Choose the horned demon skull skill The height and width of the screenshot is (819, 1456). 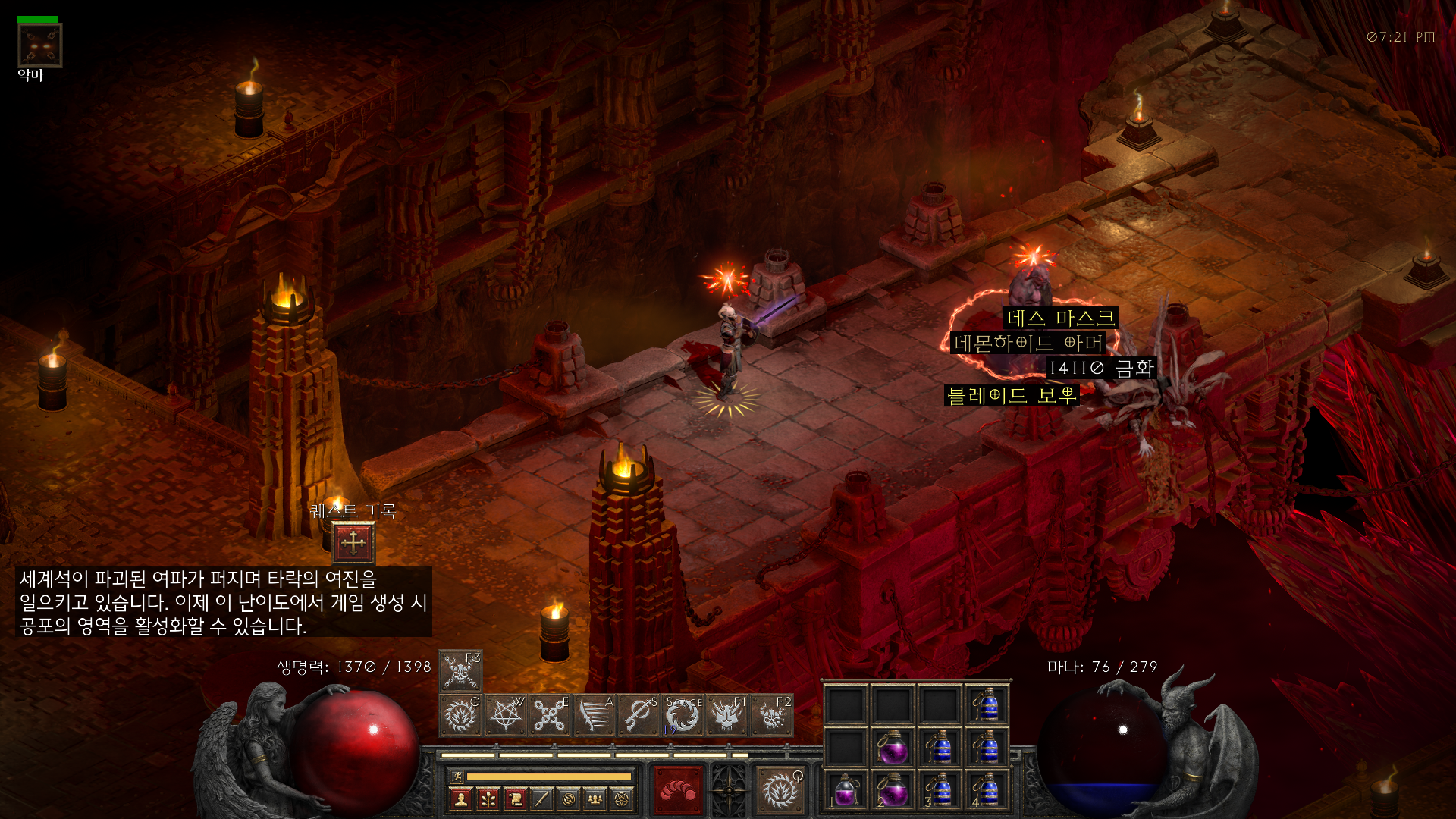tap(726, 715)
